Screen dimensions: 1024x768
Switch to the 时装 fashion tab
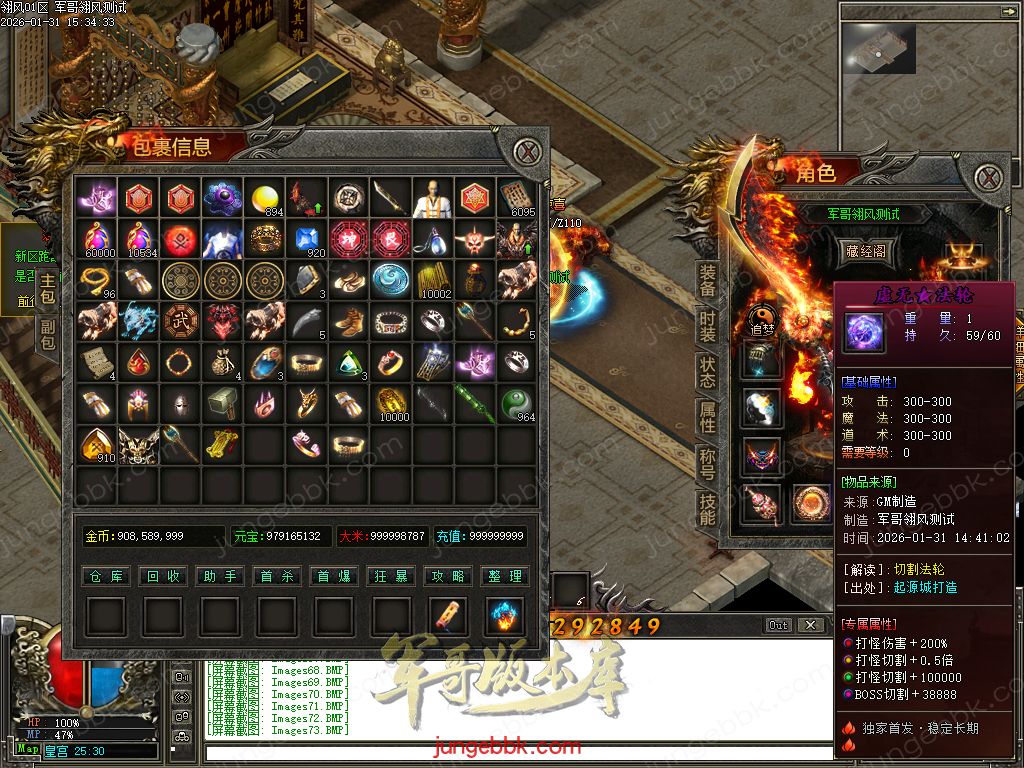[x=707, y=327]
